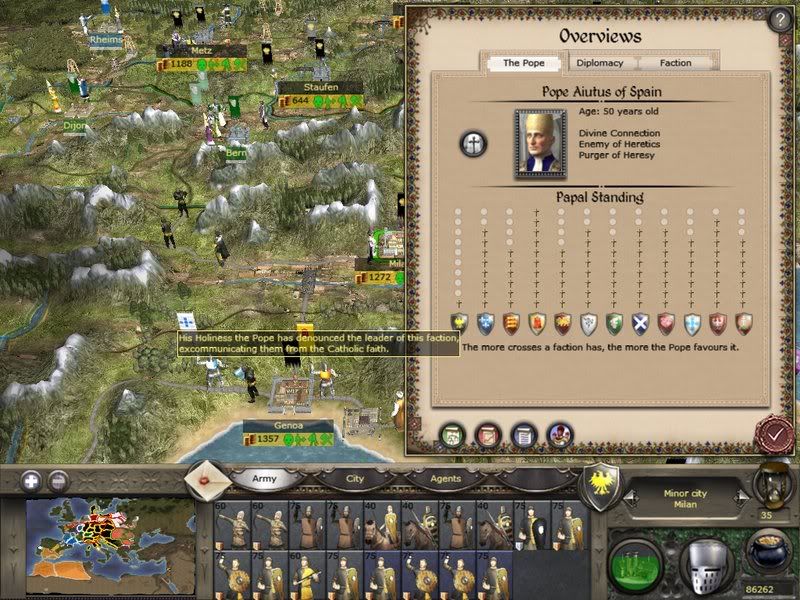This screenshot has height=600, width=800.
Task: Close the Overviews panel with the checkmark
Action: click(774, 435)
